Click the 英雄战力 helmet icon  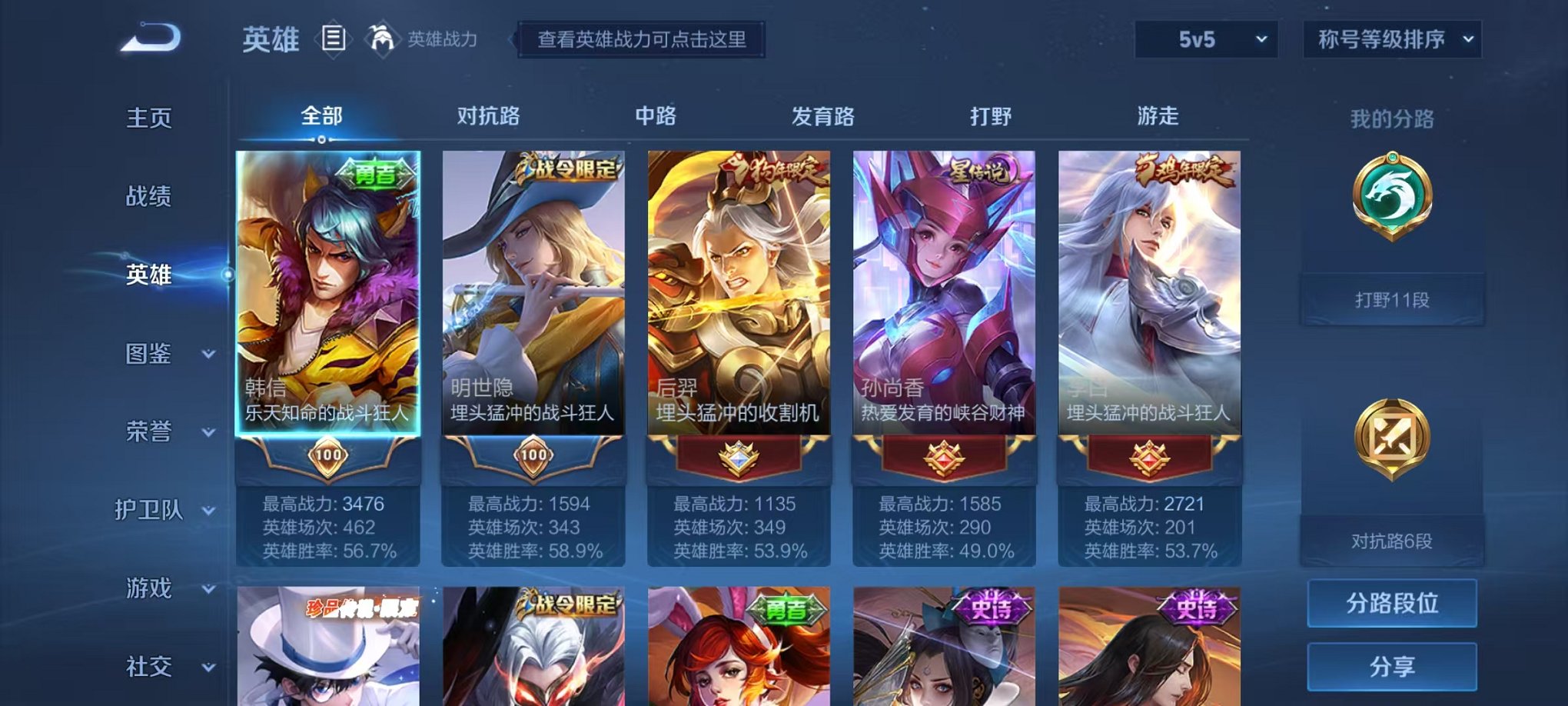[x=380, y=38]
